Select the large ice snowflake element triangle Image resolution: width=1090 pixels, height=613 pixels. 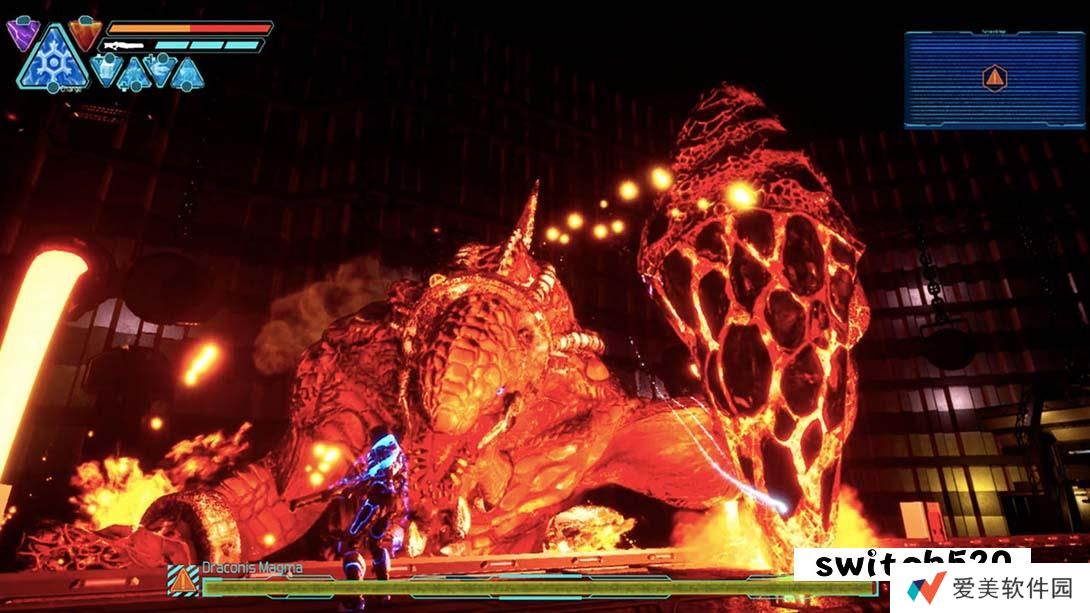[x=49, y=62]
